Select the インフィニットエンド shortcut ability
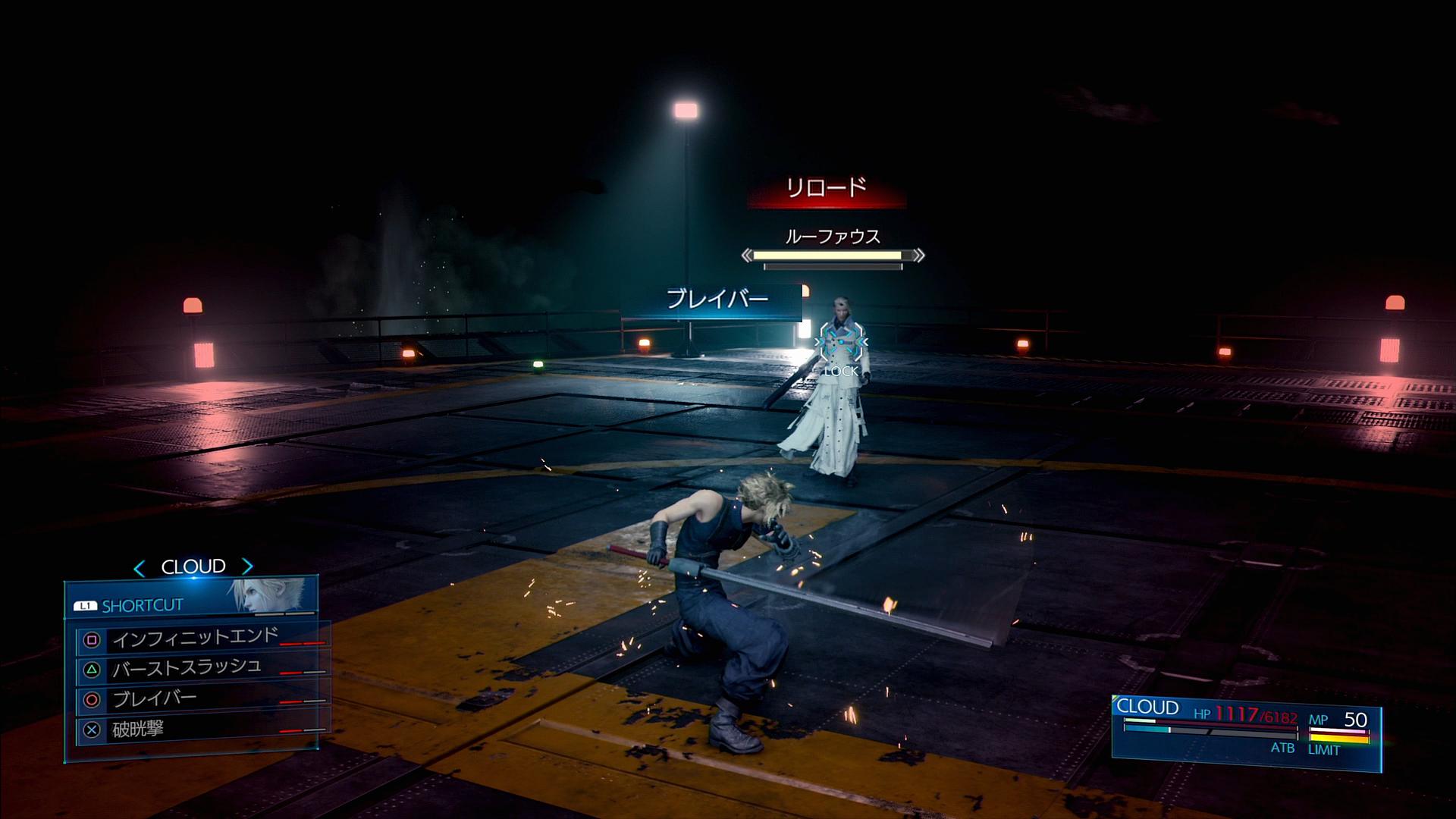 tap(196, 639)
